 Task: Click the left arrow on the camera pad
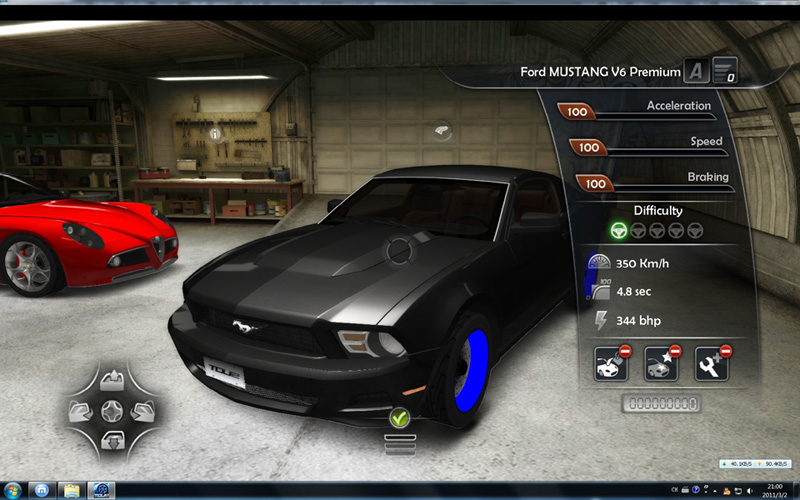83,409
